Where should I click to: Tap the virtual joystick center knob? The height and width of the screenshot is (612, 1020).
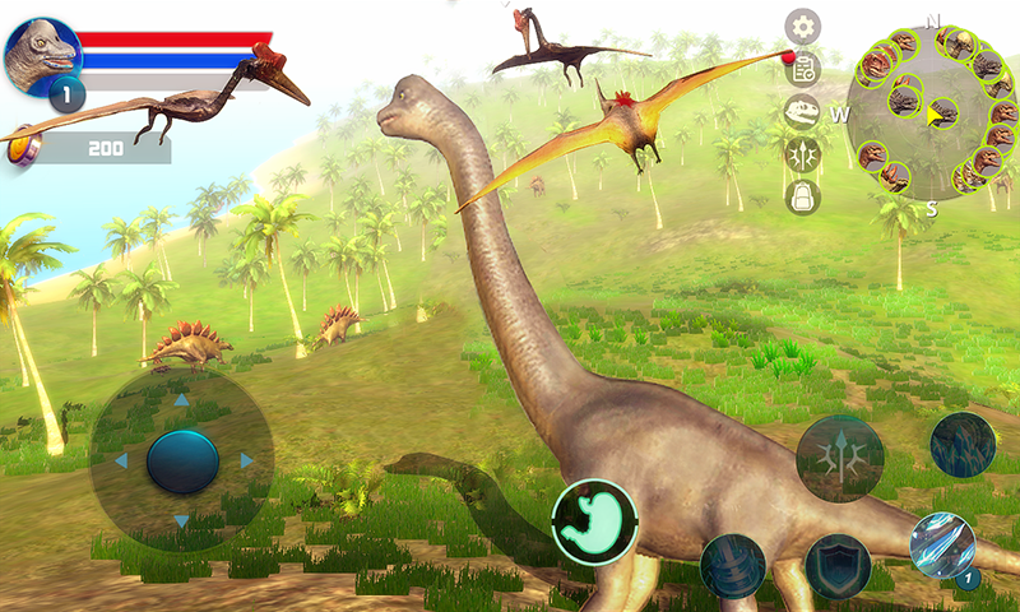[x=182, y=461]
